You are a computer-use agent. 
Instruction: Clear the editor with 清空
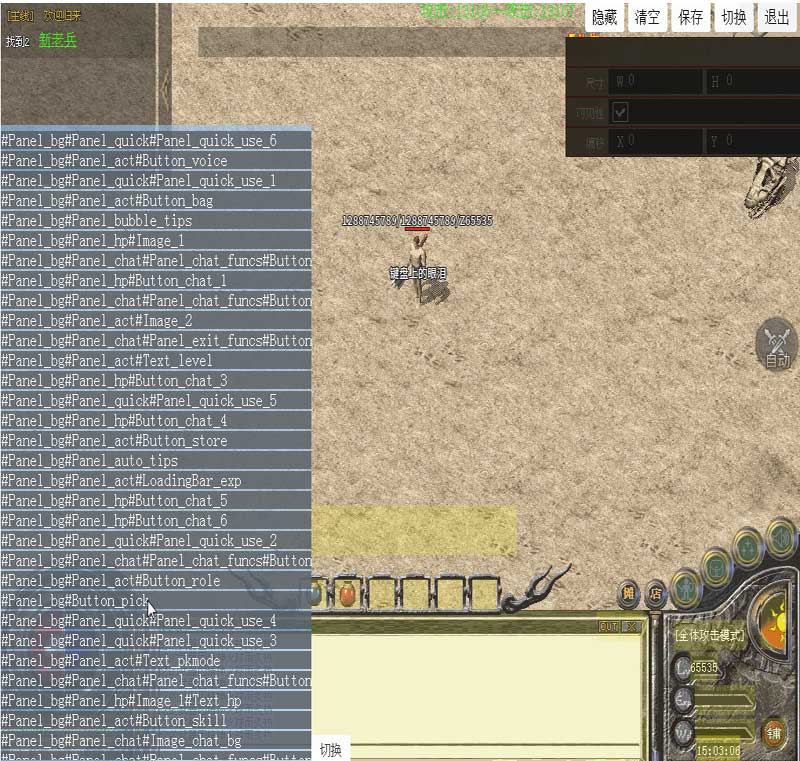pyautogui.click(x=648, y=17)
